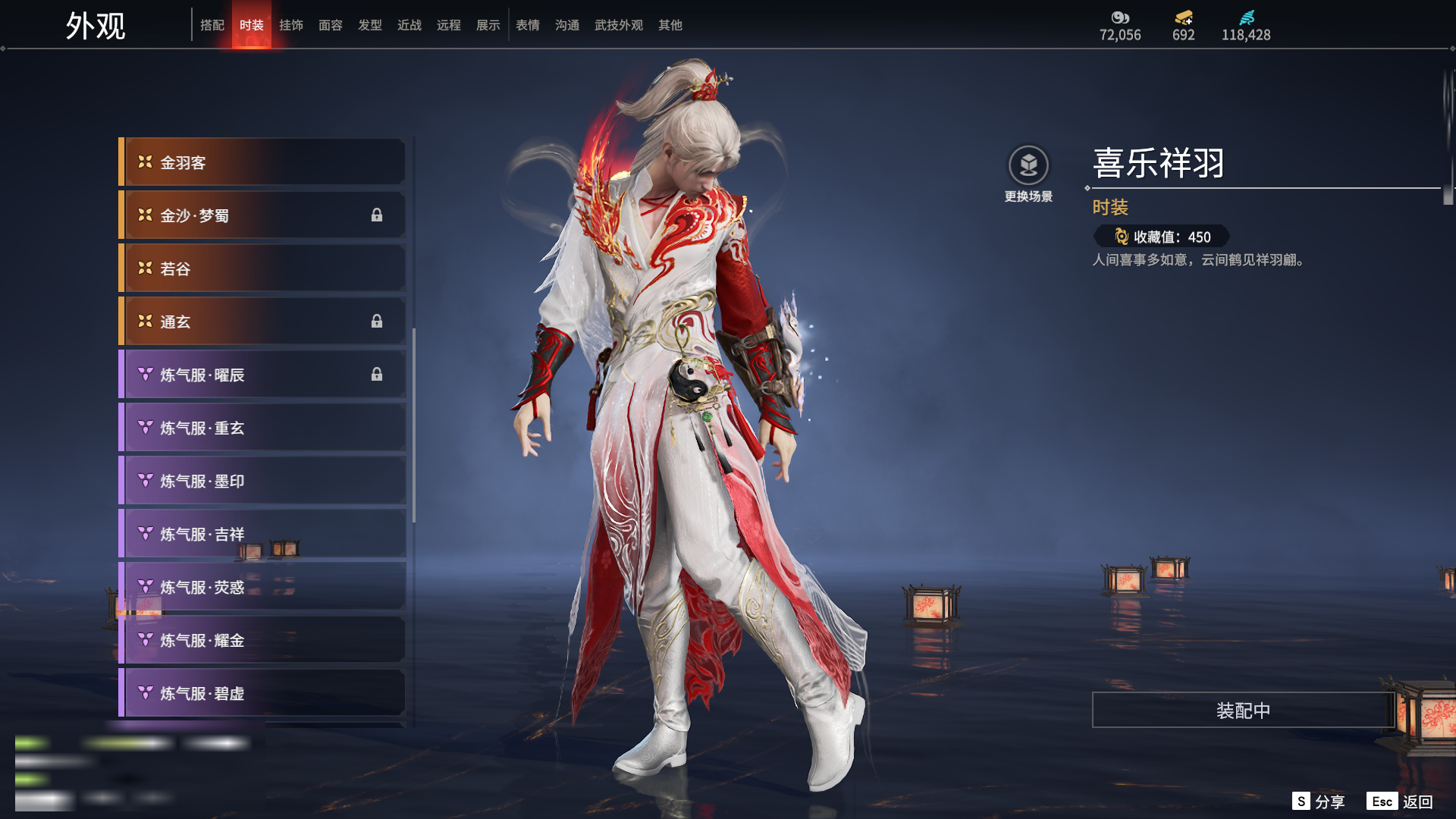Select the 面容 tab
The width and height of the screenshot is (1456, 819).
[331, 25]
